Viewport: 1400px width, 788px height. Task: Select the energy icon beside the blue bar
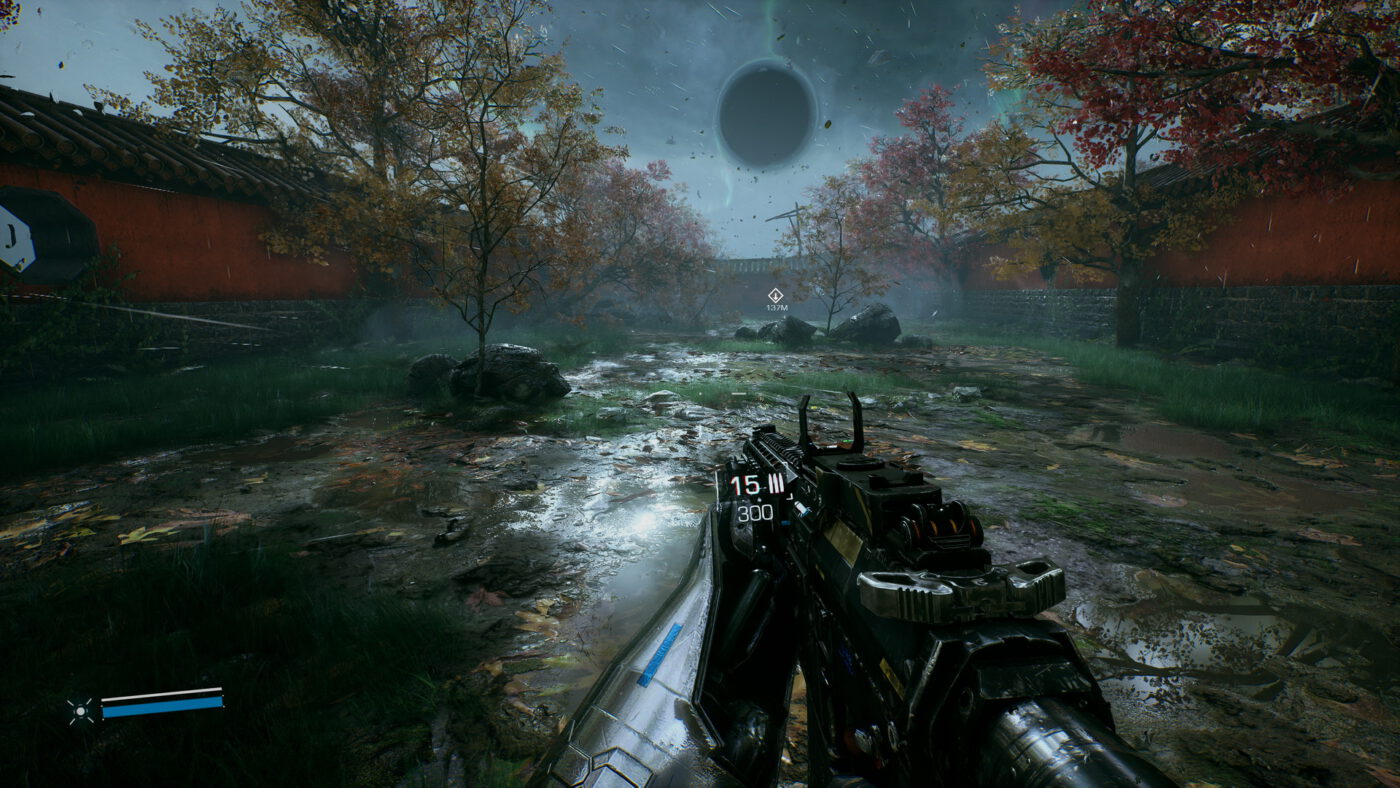(x=81, y=710)
